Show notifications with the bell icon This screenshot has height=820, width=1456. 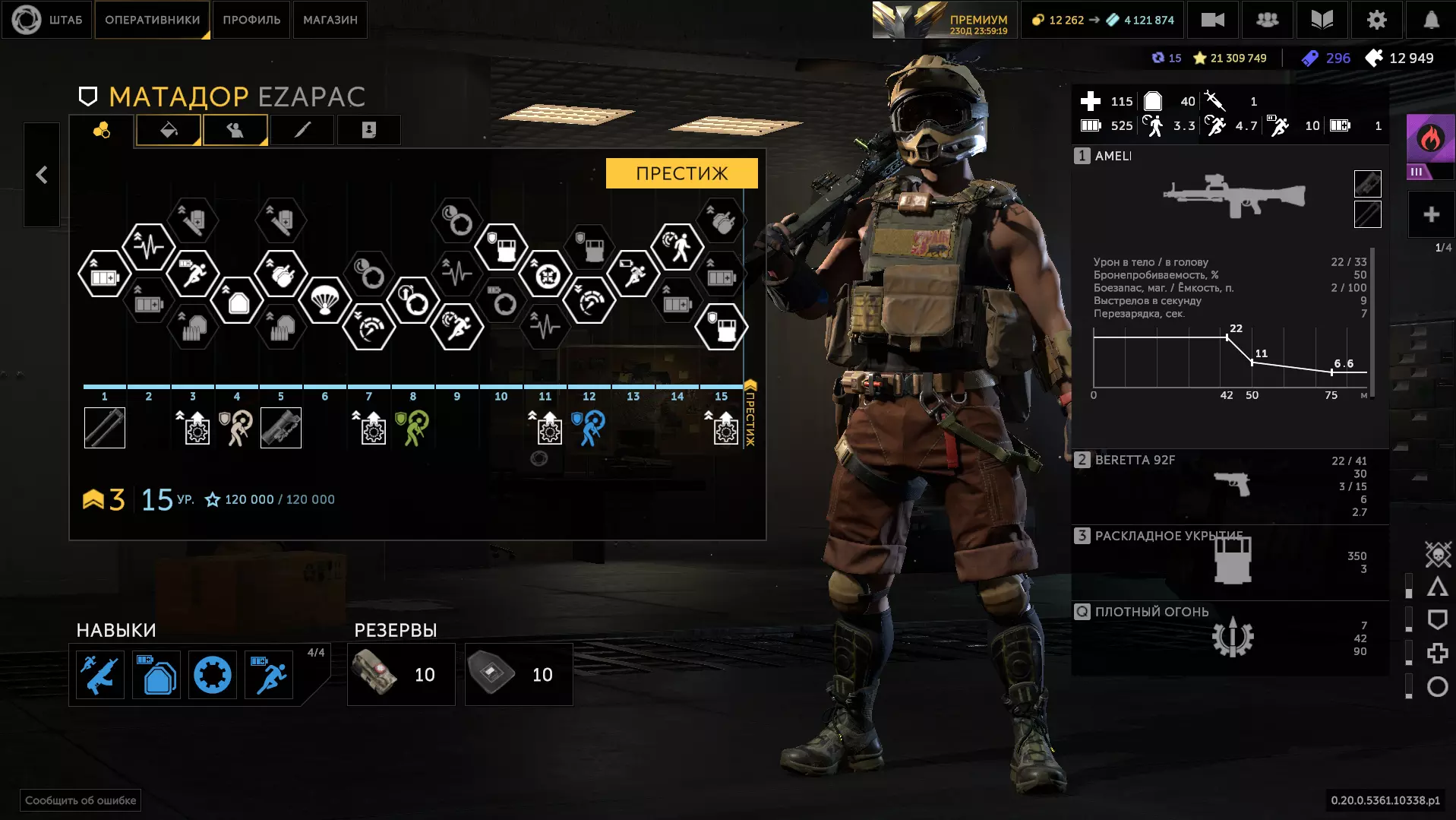pyautogui.click(x=1431, y=20)
